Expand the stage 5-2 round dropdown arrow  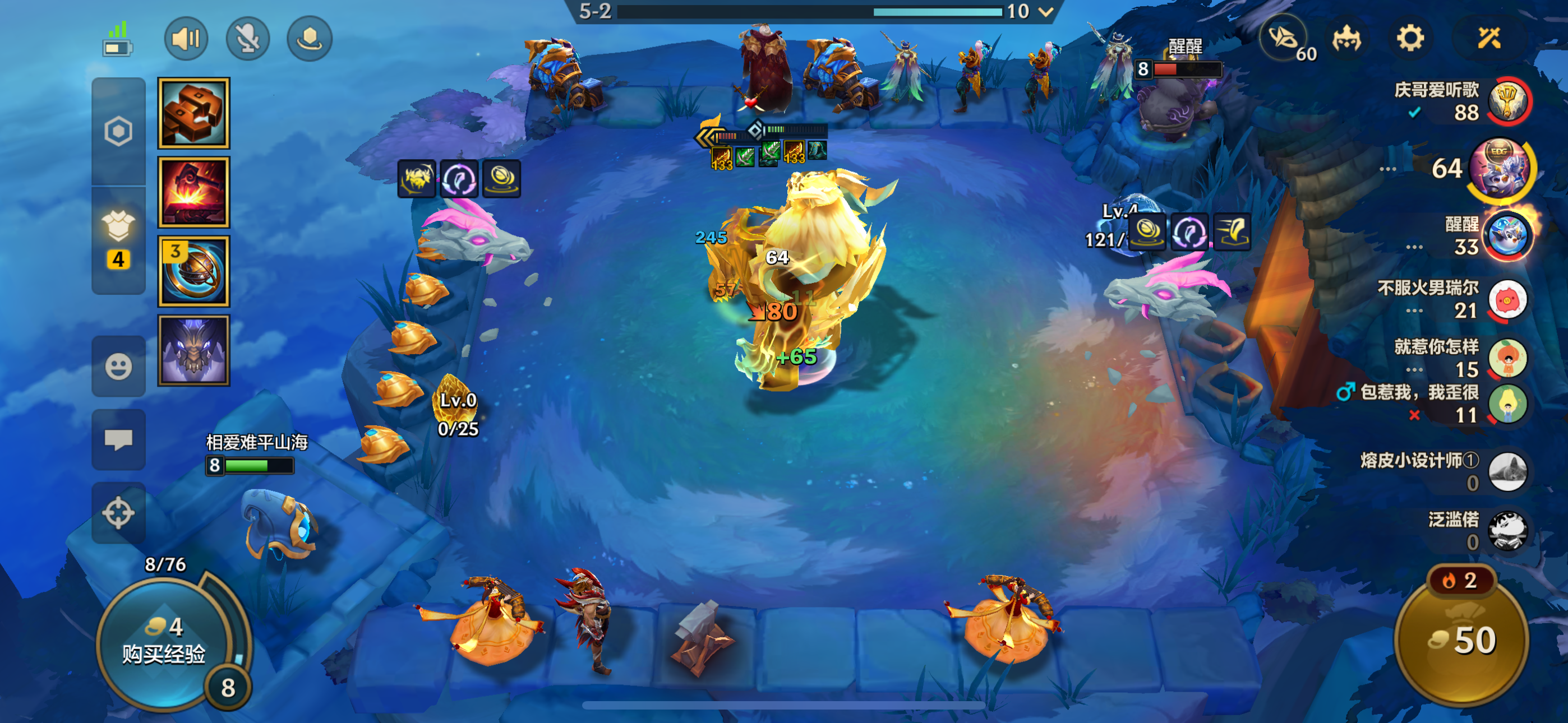(x=1046, y=12)
